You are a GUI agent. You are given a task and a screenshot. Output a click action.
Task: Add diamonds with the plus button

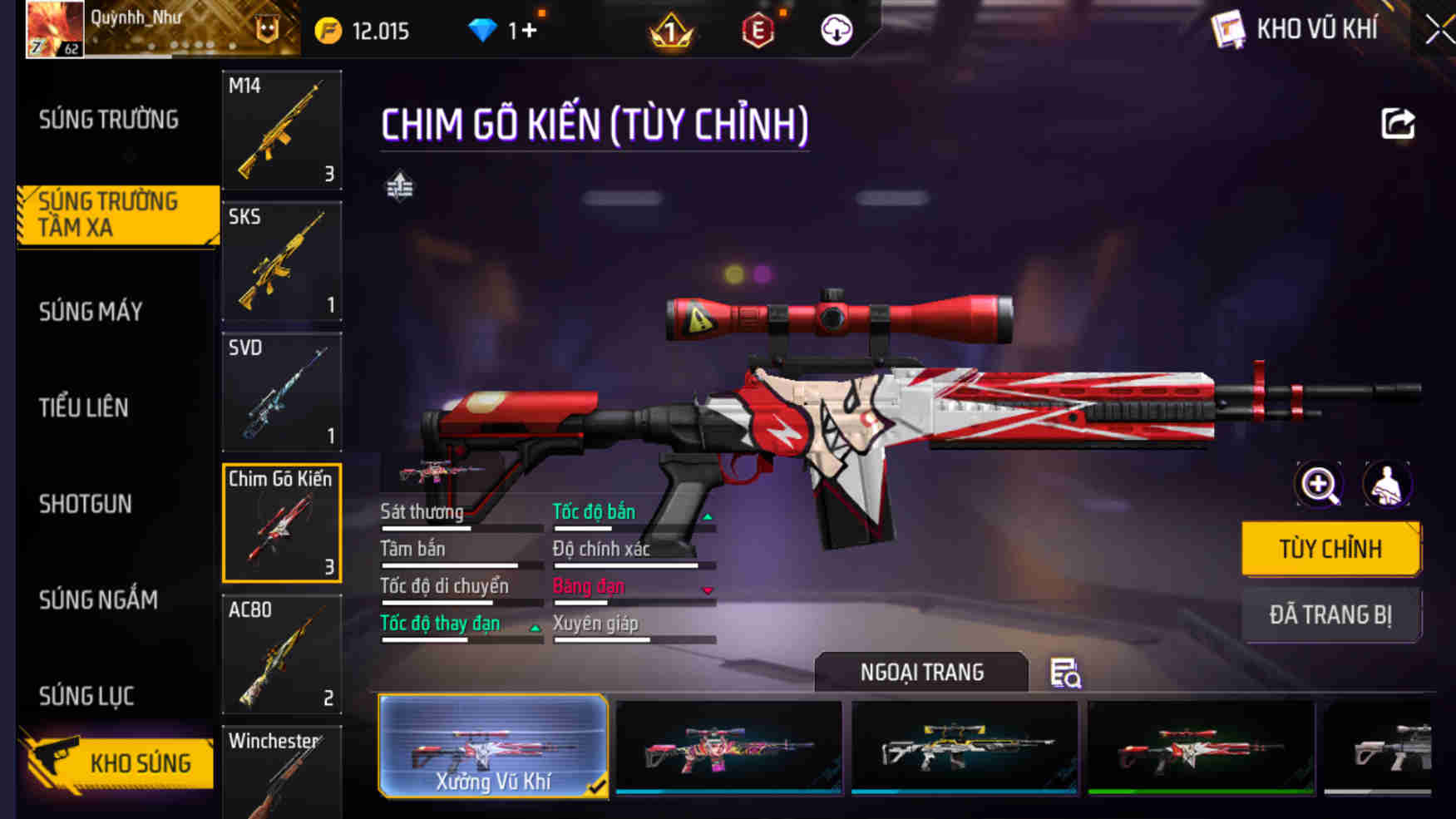coord(529,31)
